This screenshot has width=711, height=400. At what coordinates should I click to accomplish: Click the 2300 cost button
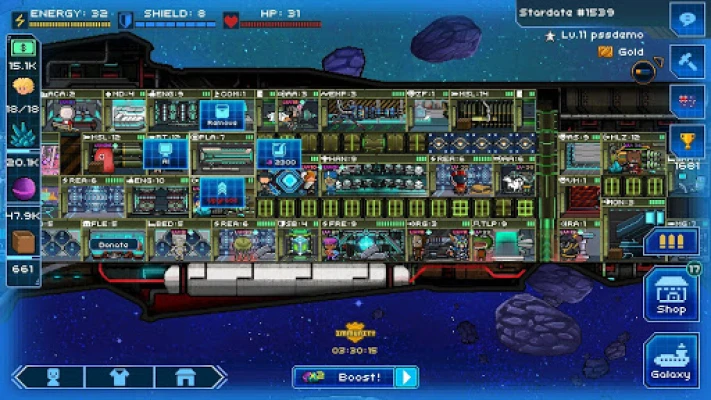pos(278,154)
